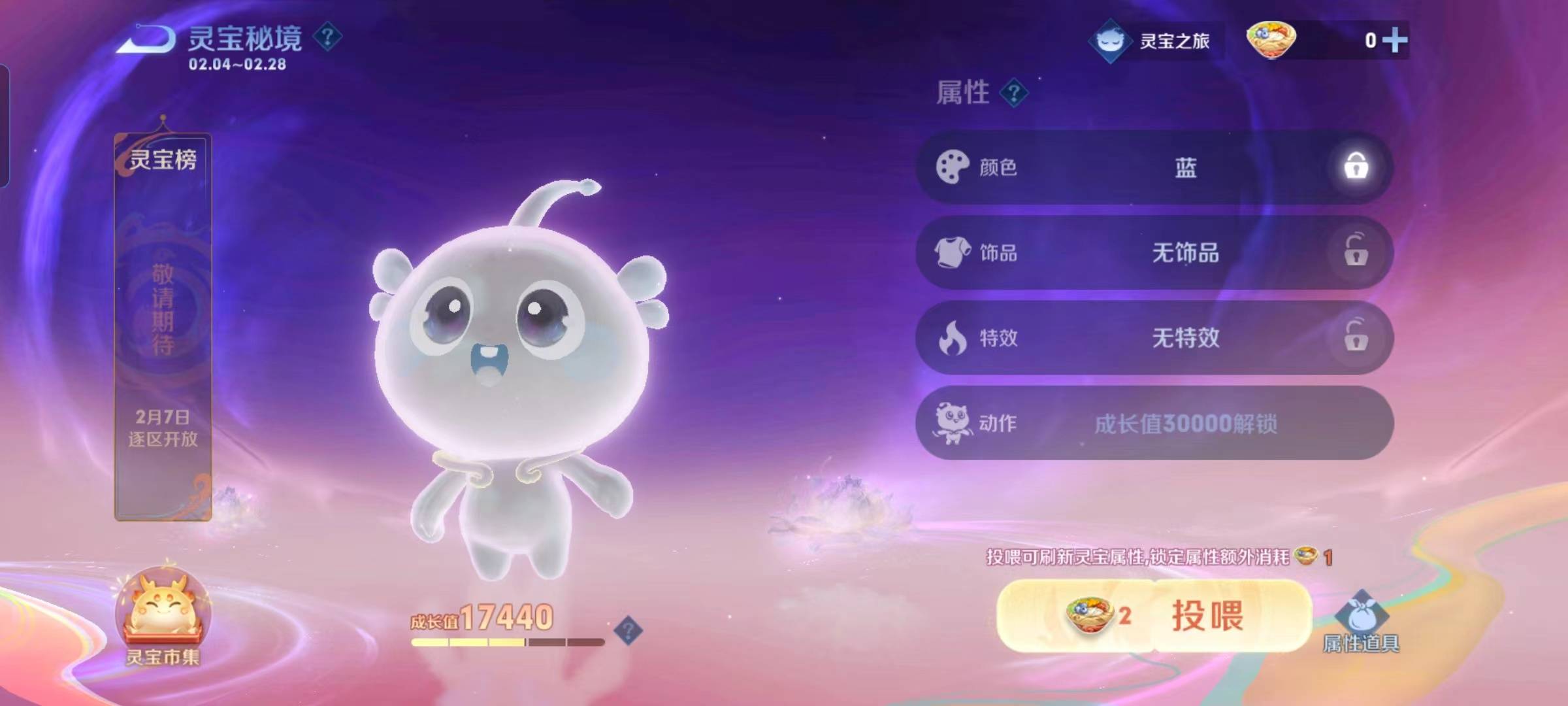This screenshot has height=706, width=1568.
Task: Add more food with the plus button
Action: point(1395,41)
